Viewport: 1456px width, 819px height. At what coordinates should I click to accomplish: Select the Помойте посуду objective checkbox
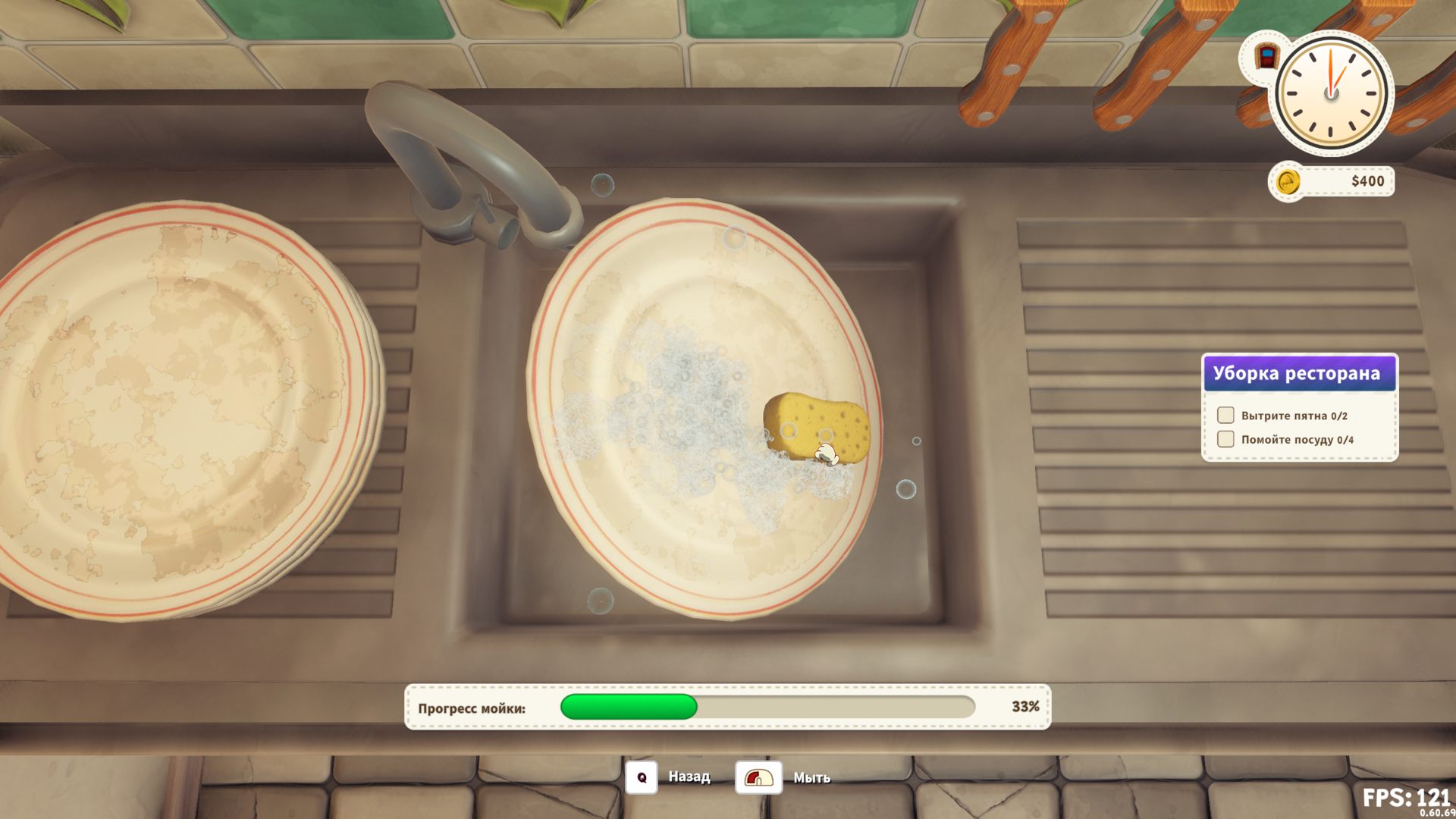[1225, 439]
